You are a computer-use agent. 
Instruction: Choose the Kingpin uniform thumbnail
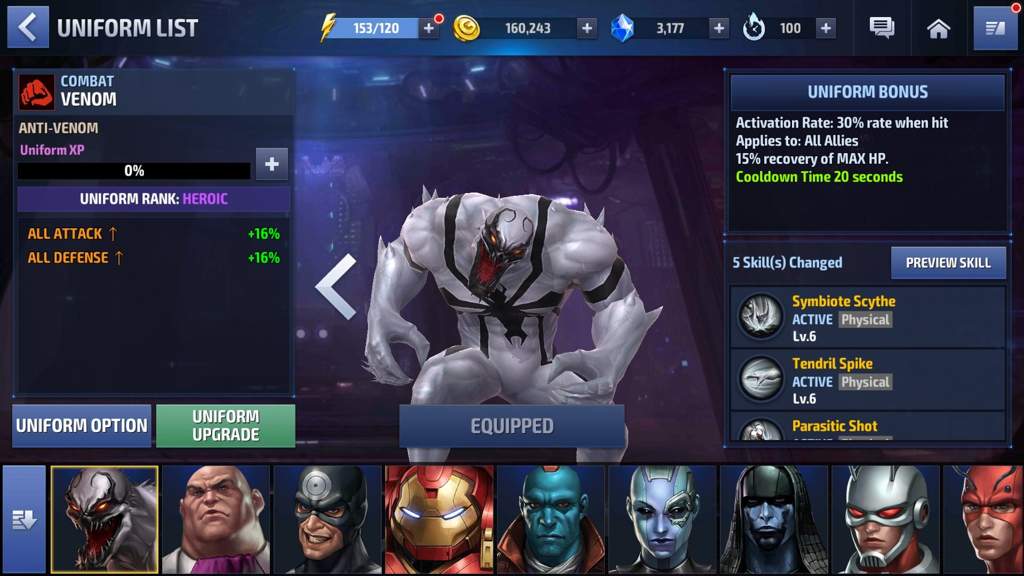(216, 519)
